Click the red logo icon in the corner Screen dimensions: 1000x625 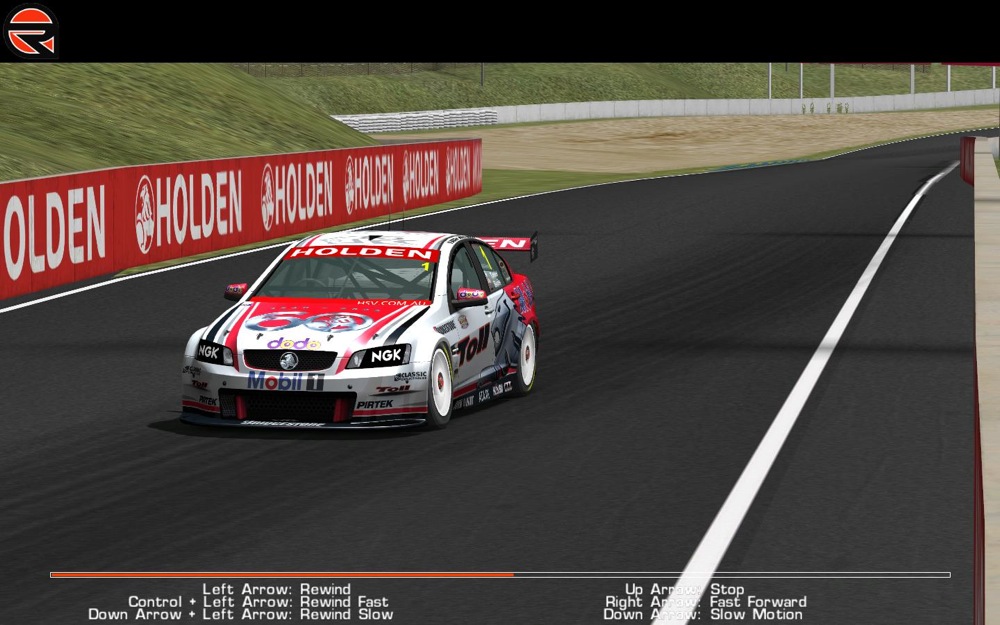pyautogui.click(x=31, y=31)
